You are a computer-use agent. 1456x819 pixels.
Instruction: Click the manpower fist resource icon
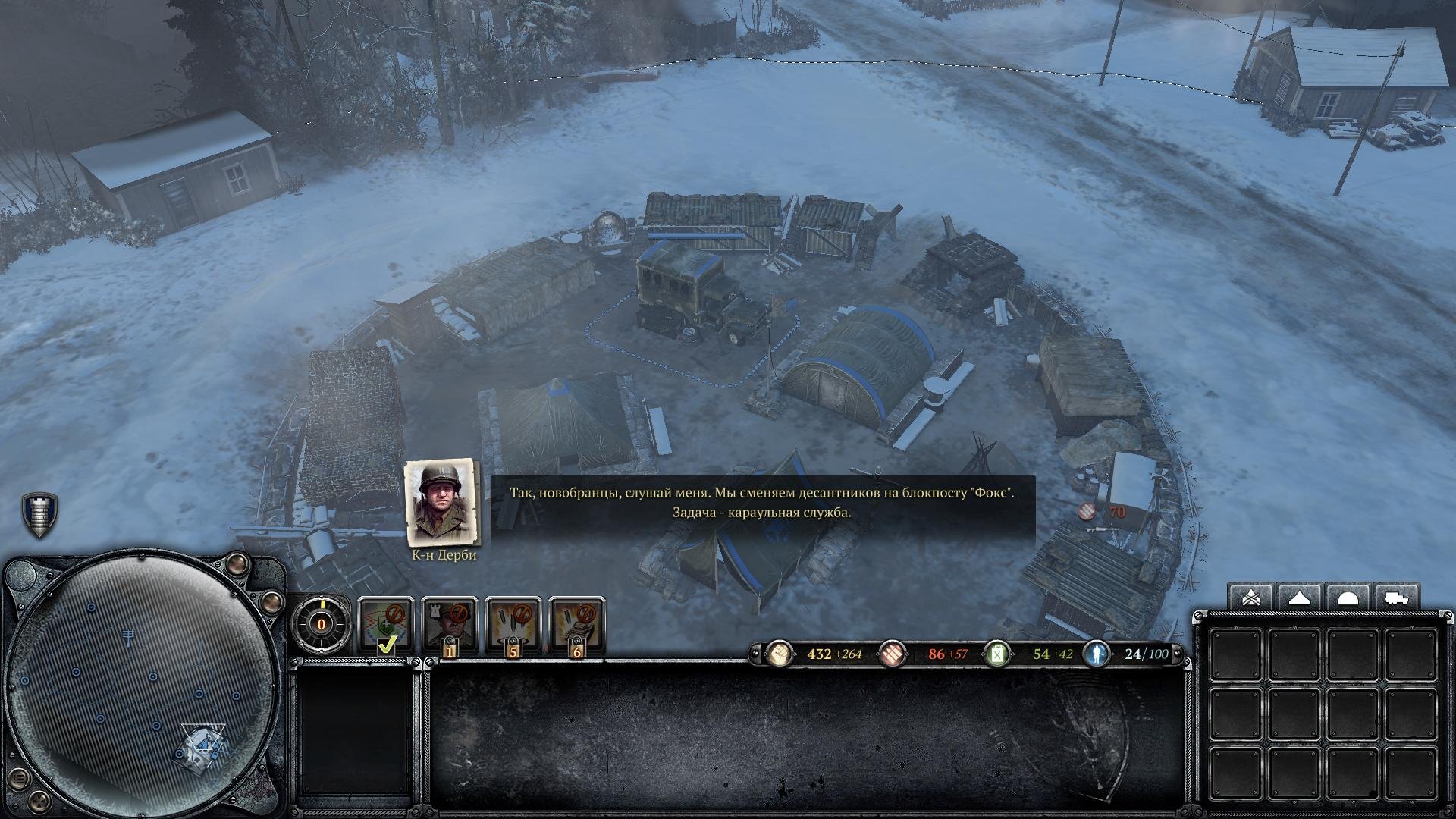click(779, 654)
